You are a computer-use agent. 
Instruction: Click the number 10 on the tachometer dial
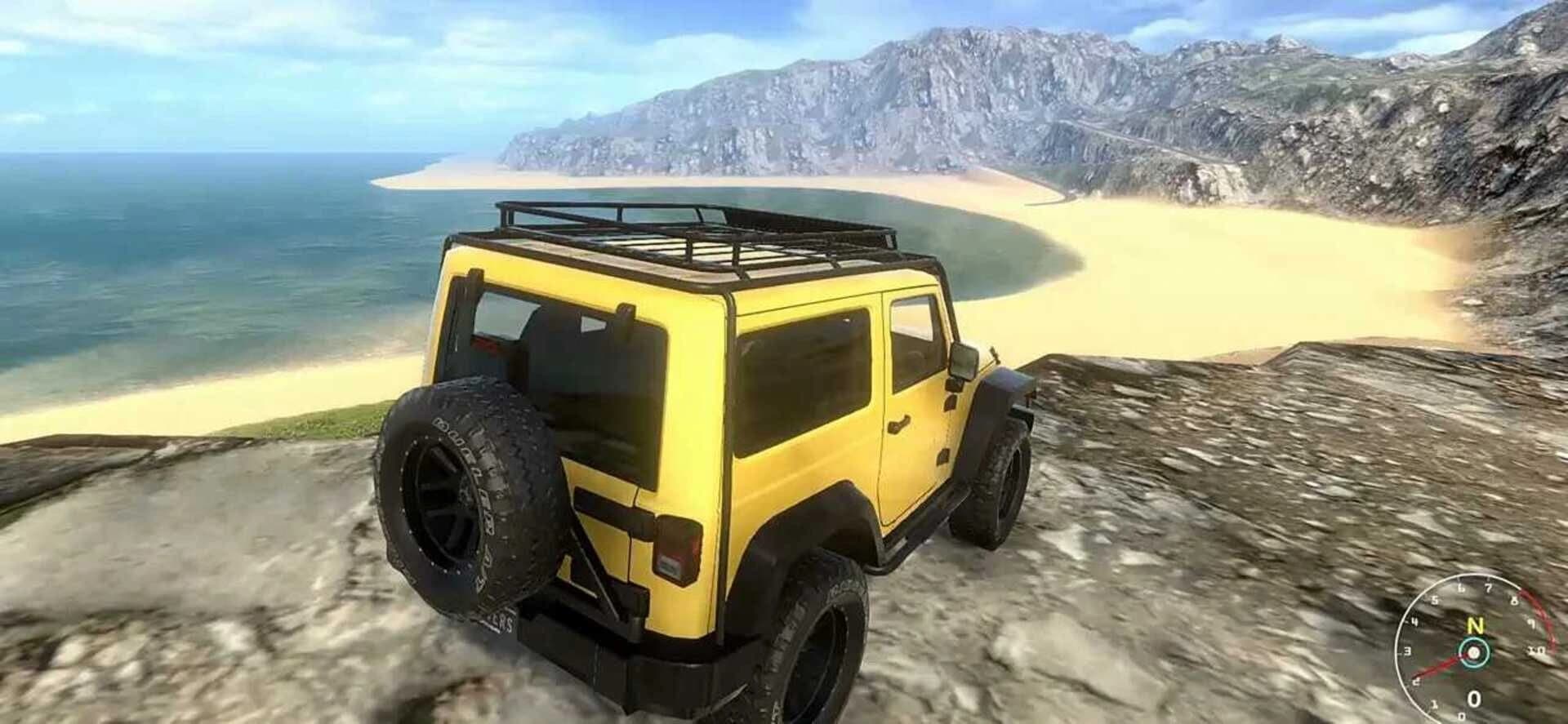(x=1536, y=651)
